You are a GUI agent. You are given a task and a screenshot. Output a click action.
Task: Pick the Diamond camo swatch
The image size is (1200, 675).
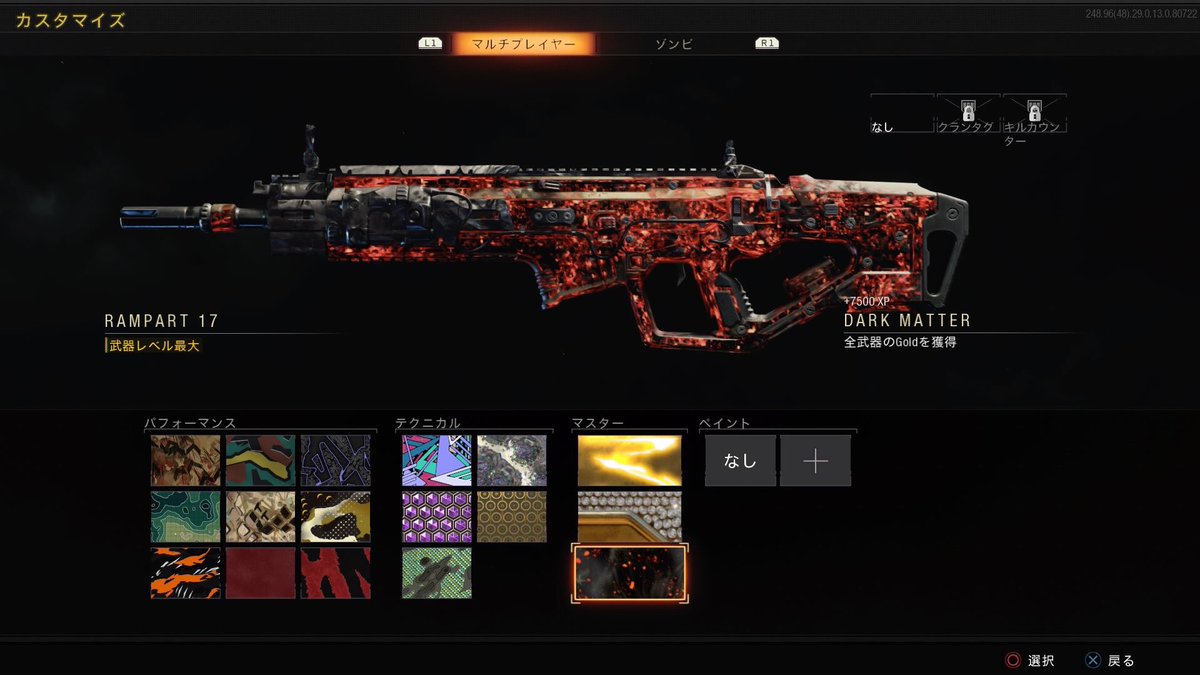629,516
